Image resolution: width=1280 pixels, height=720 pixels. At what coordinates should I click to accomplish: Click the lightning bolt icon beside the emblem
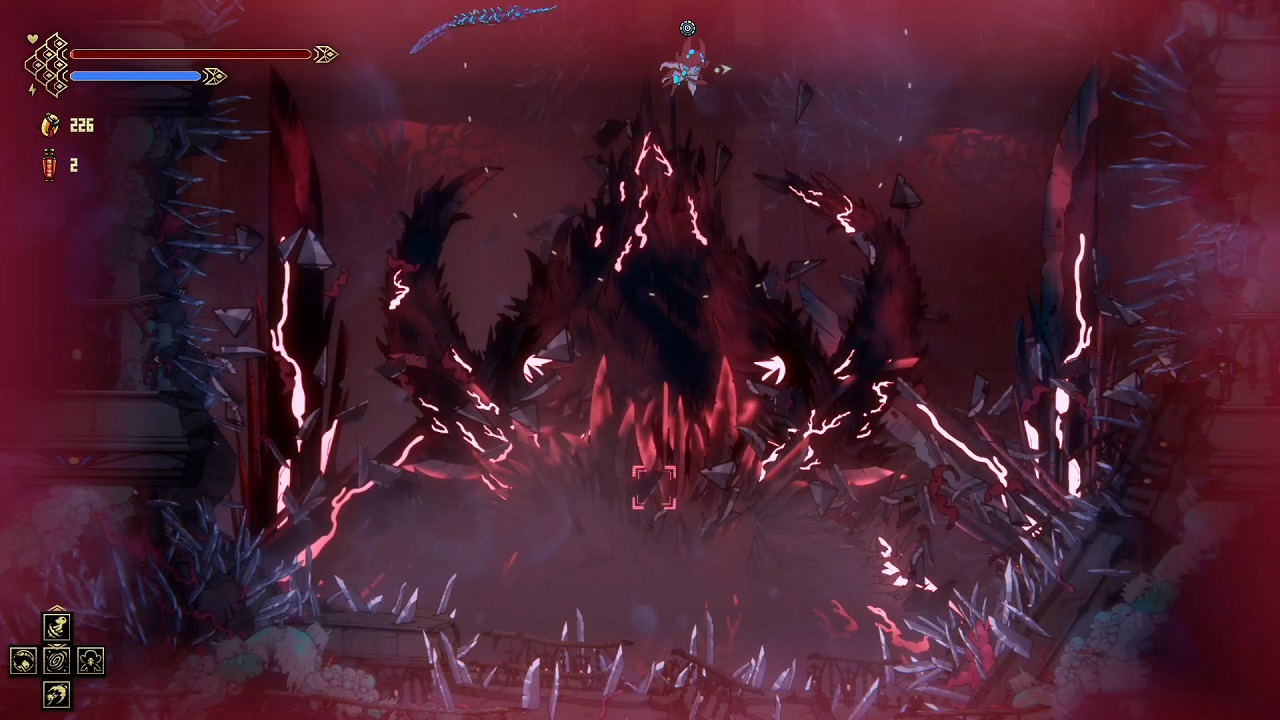[x=32, y=90]
